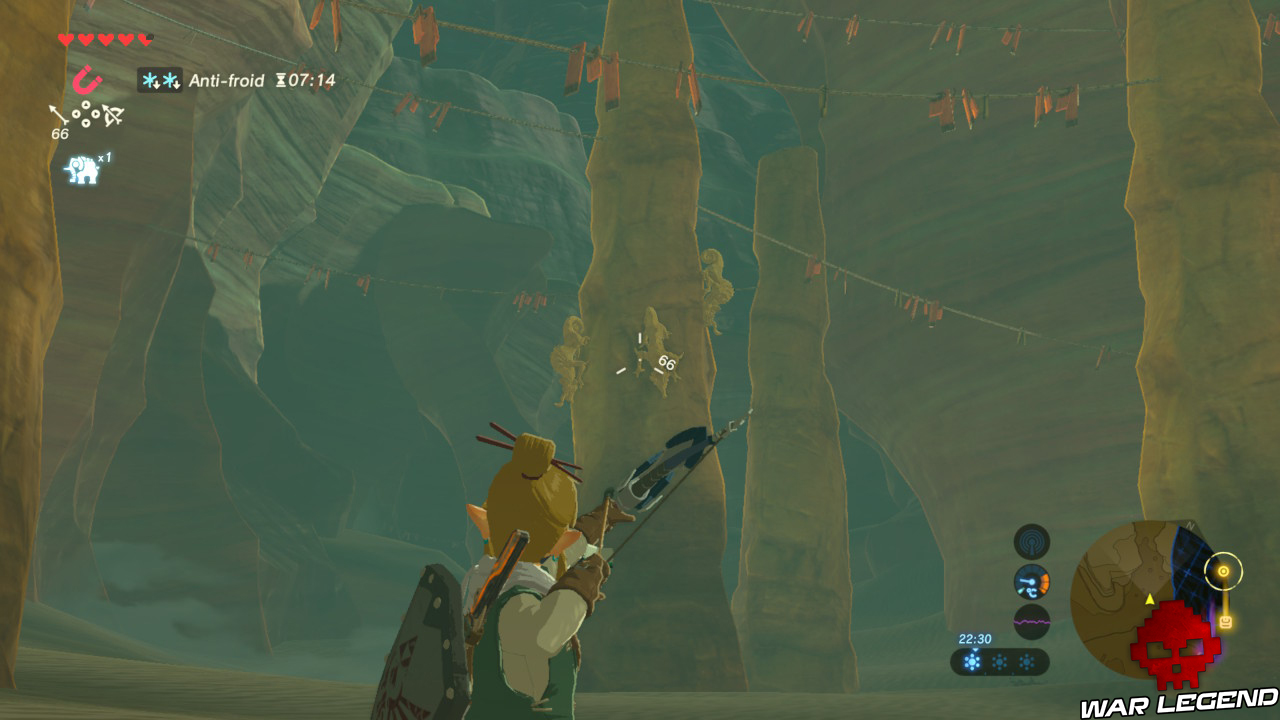The image size is (1280, 720).
Task: Click the snowflake Anti-froid buff icon
Action: (x=160, y=81)
